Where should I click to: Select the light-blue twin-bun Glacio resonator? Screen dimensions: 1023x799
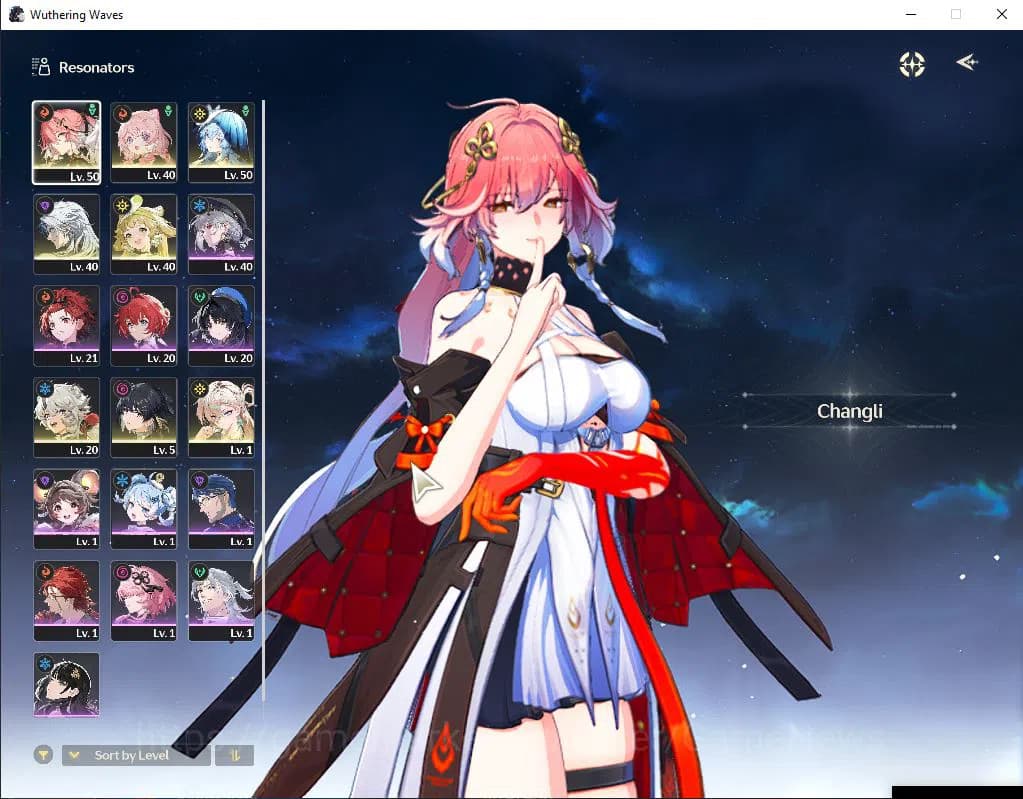[x=144, y=508]
